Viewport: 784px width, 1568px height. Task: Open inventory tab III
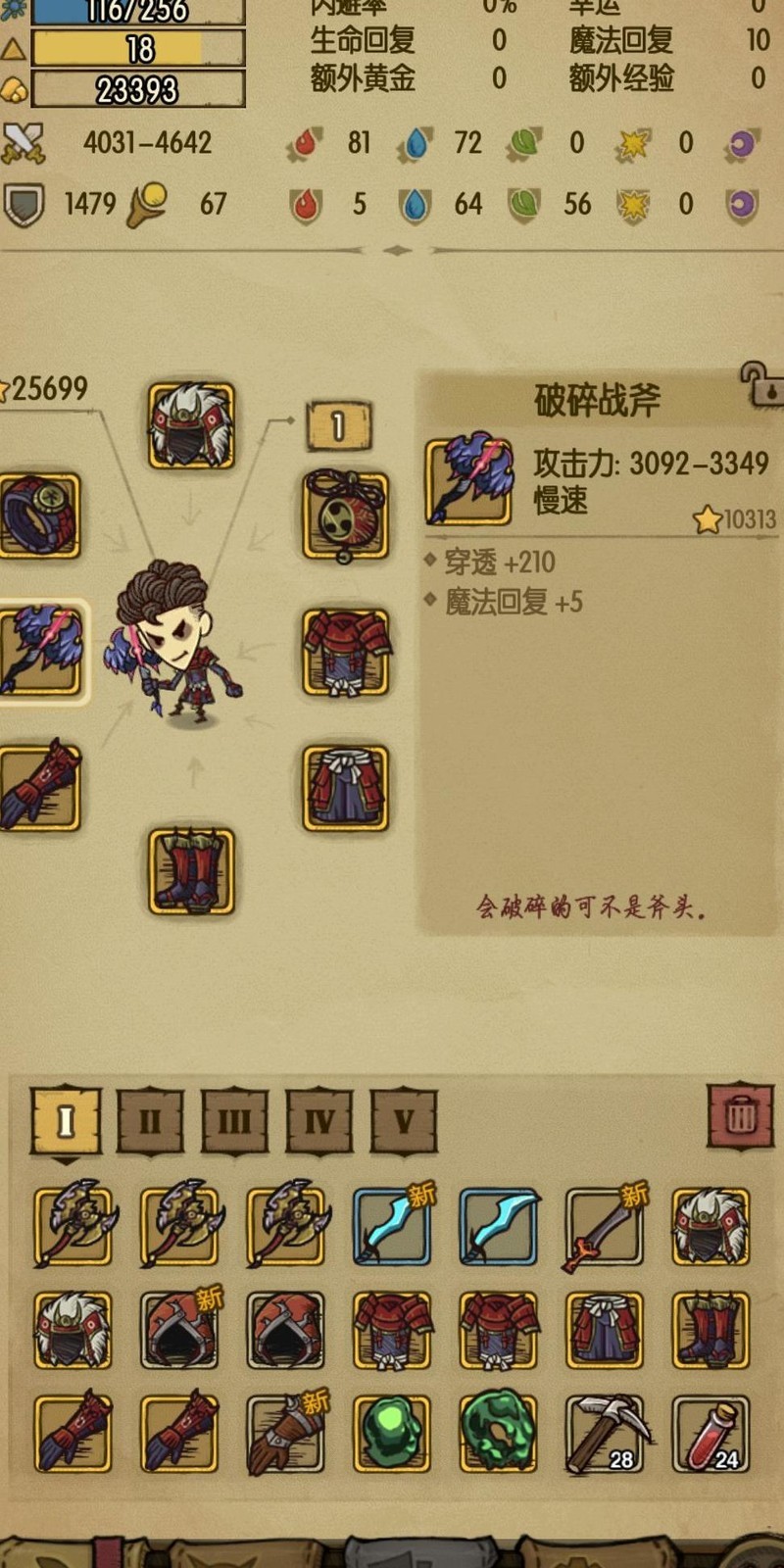point(234,1119)
